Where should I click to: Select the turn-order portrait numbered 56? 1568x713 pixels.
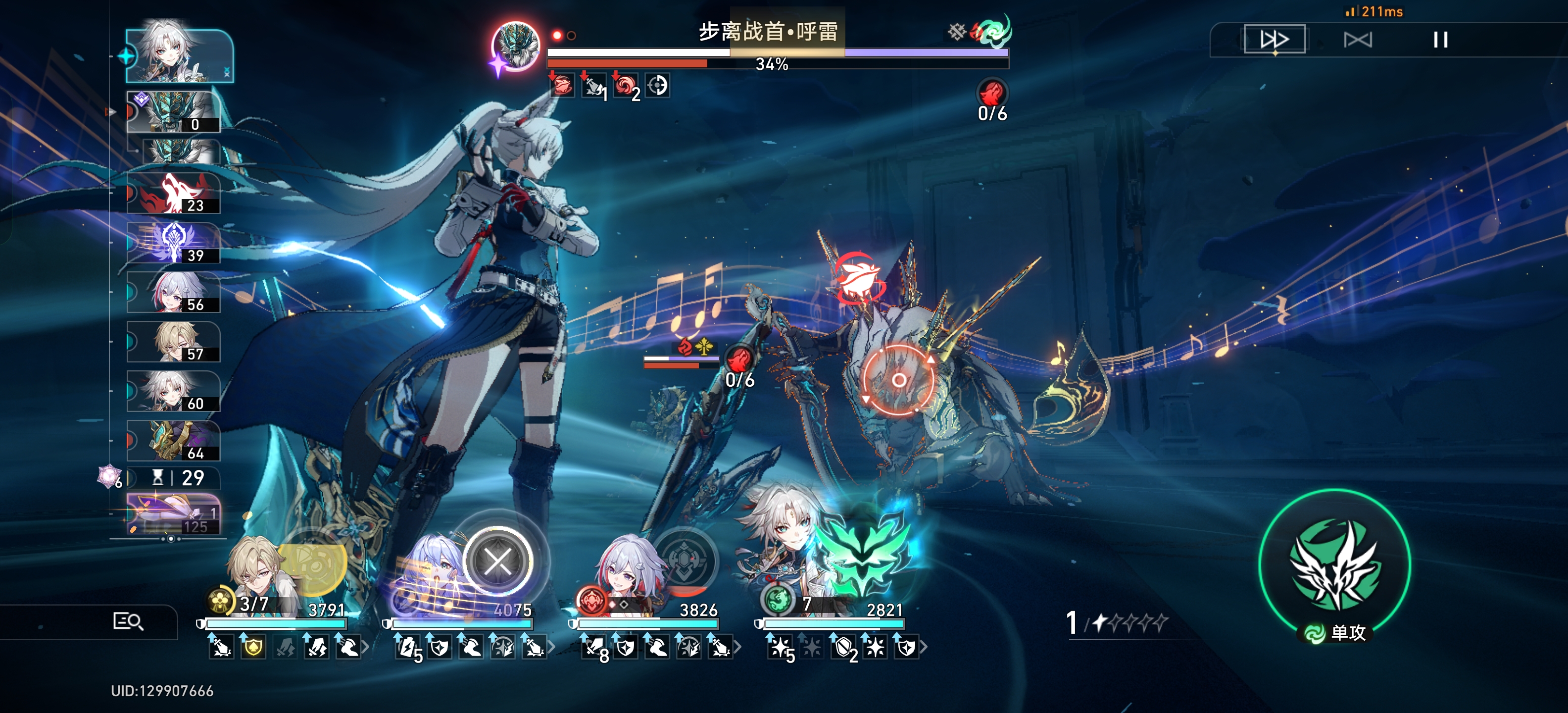(173, 292)
